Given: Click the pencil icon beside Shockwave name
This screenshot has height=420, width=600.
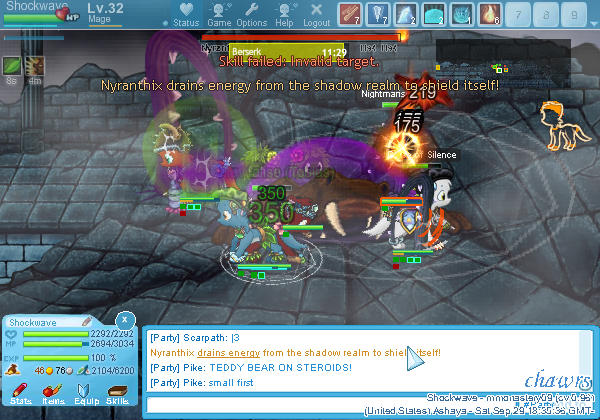Looking at the screenshot, I should coord(89,323).
